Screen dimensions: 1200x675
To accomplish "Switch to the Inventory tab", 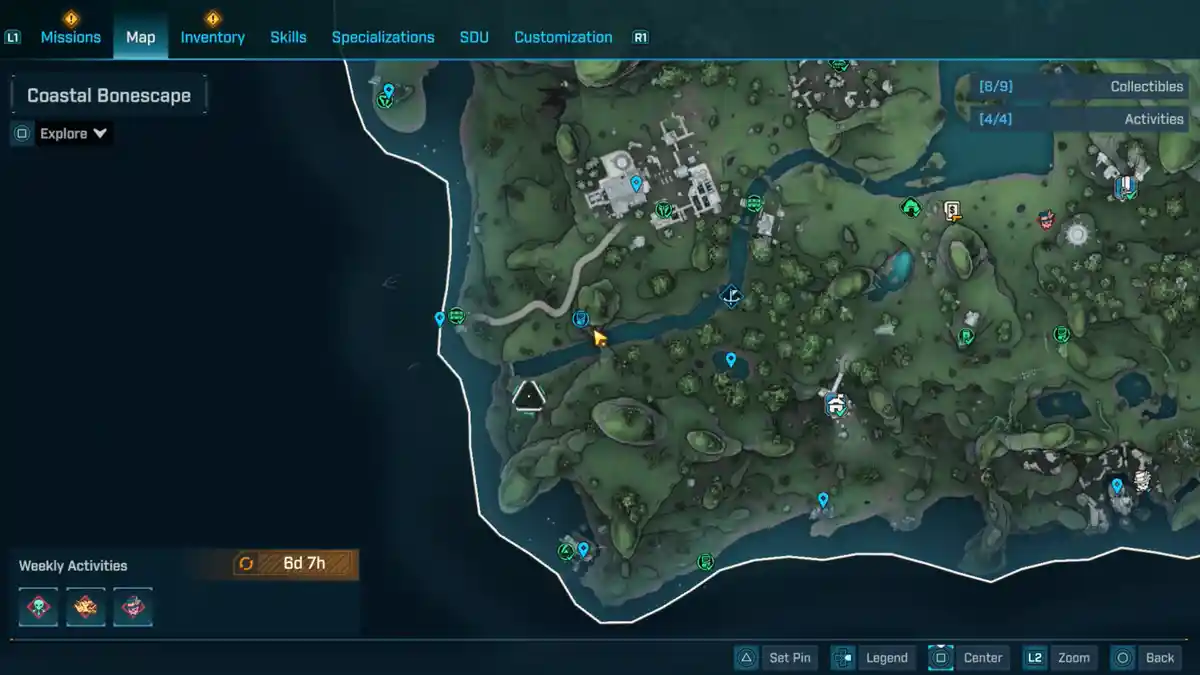I will click(212, 37).
